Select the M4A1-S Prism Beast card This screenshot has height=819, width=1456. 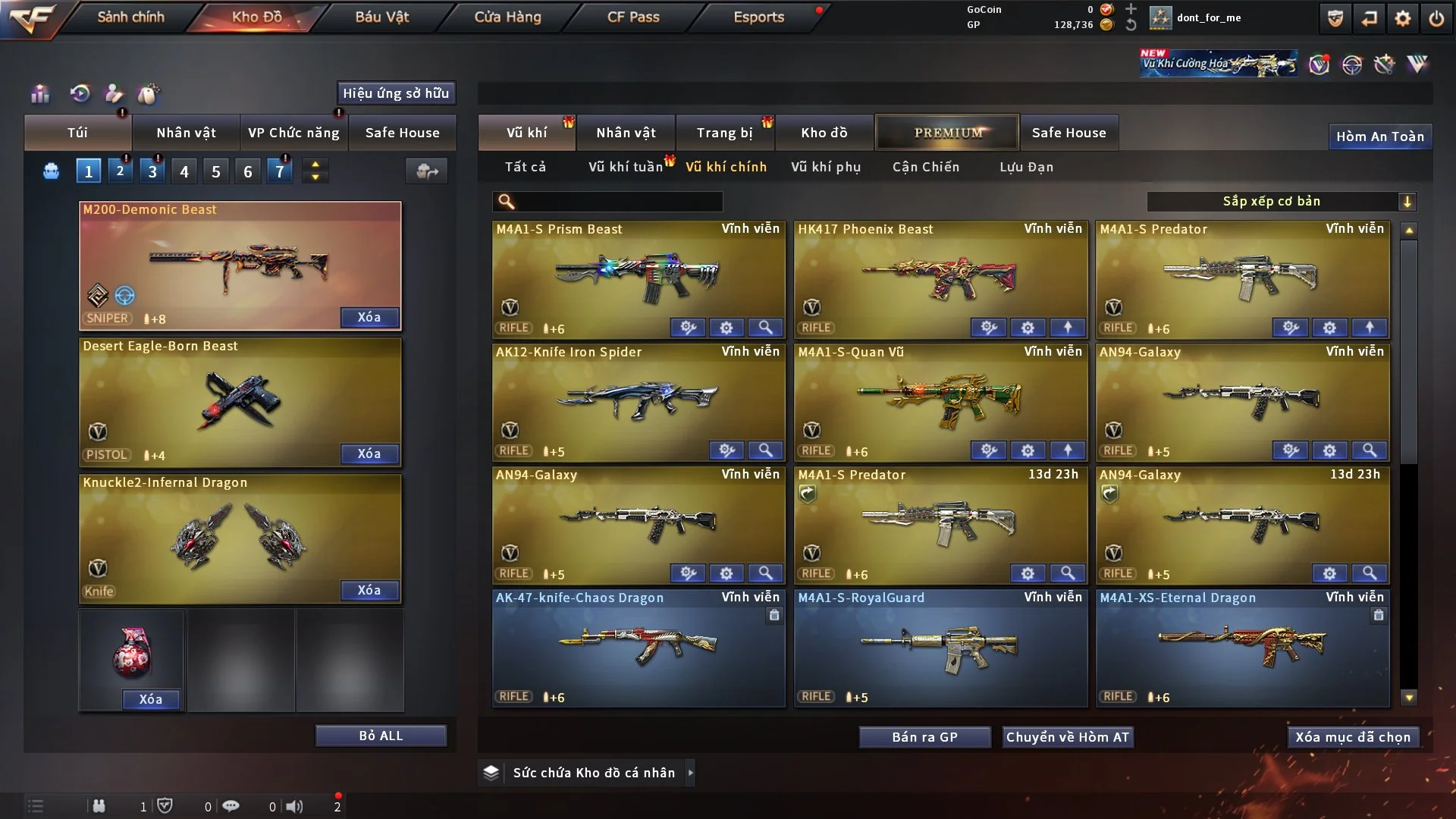click(638, 273)
